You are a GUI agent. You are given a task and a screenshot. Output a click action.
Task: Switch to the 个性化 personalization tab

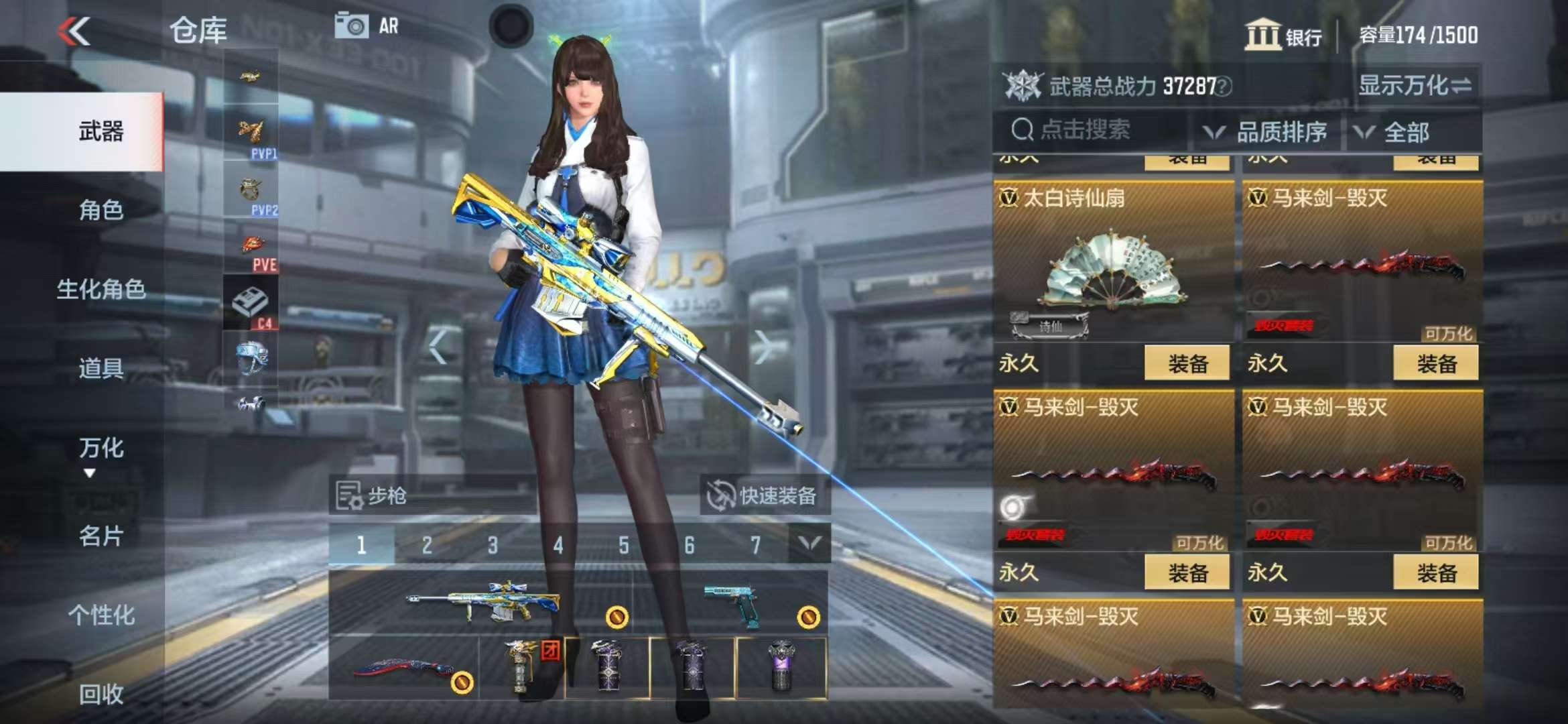point(101,615)
